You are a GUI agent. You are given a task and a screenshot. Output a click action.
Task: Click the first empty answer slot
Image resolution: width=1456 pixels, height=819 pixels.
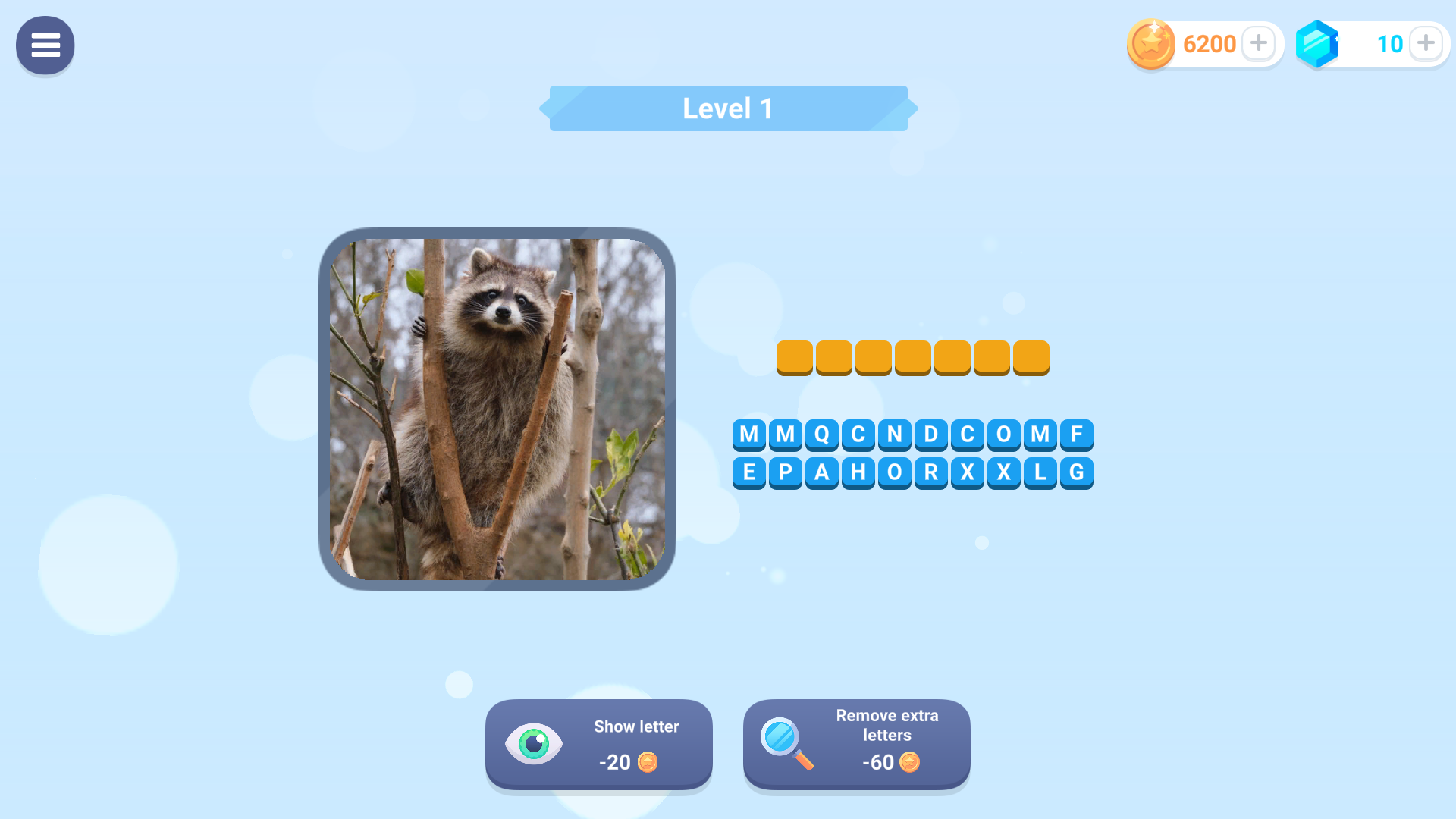coord(795,356)
